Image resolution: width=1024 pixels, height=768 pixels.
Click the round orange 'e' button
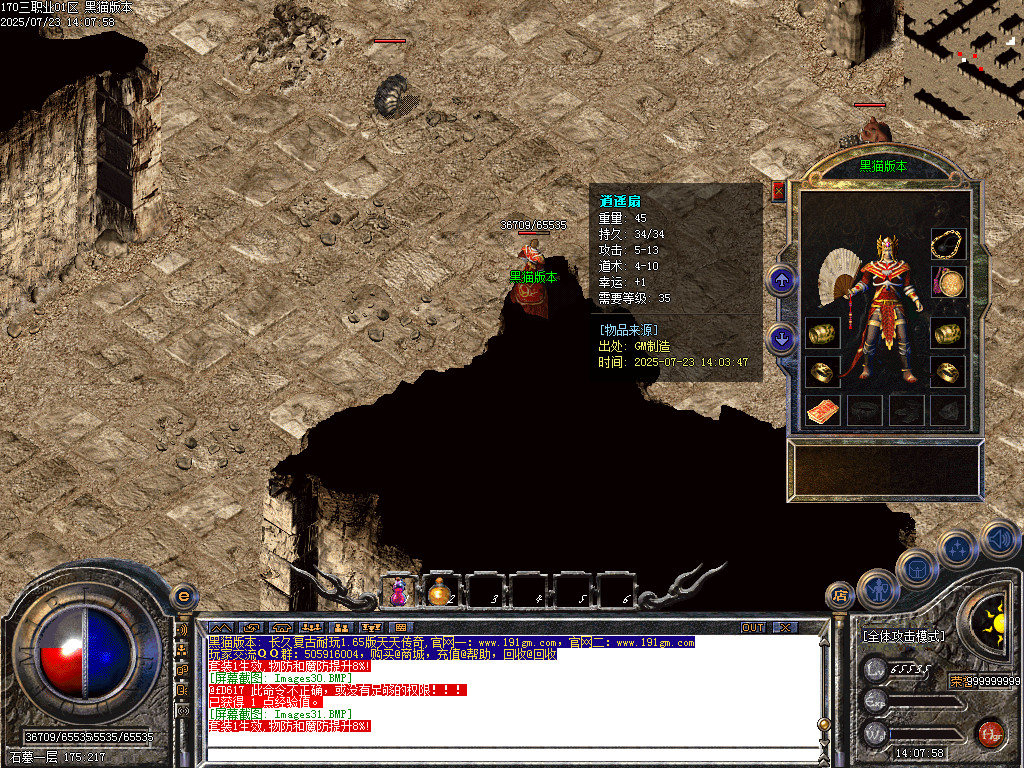coord(183,596)
